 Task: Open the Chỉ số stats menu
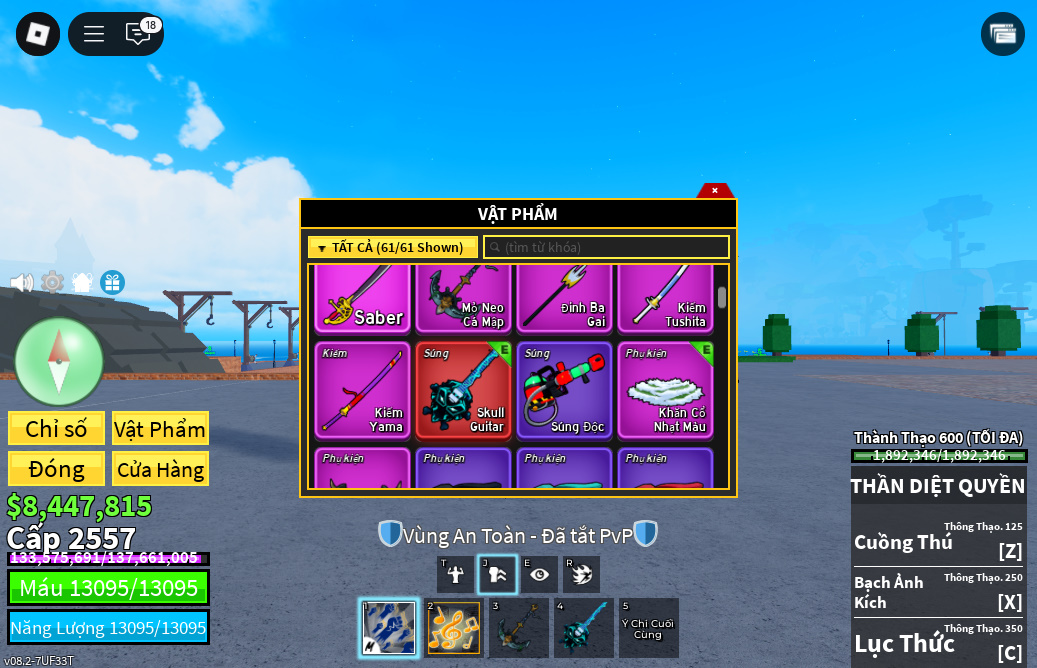(x=56, y=429)
